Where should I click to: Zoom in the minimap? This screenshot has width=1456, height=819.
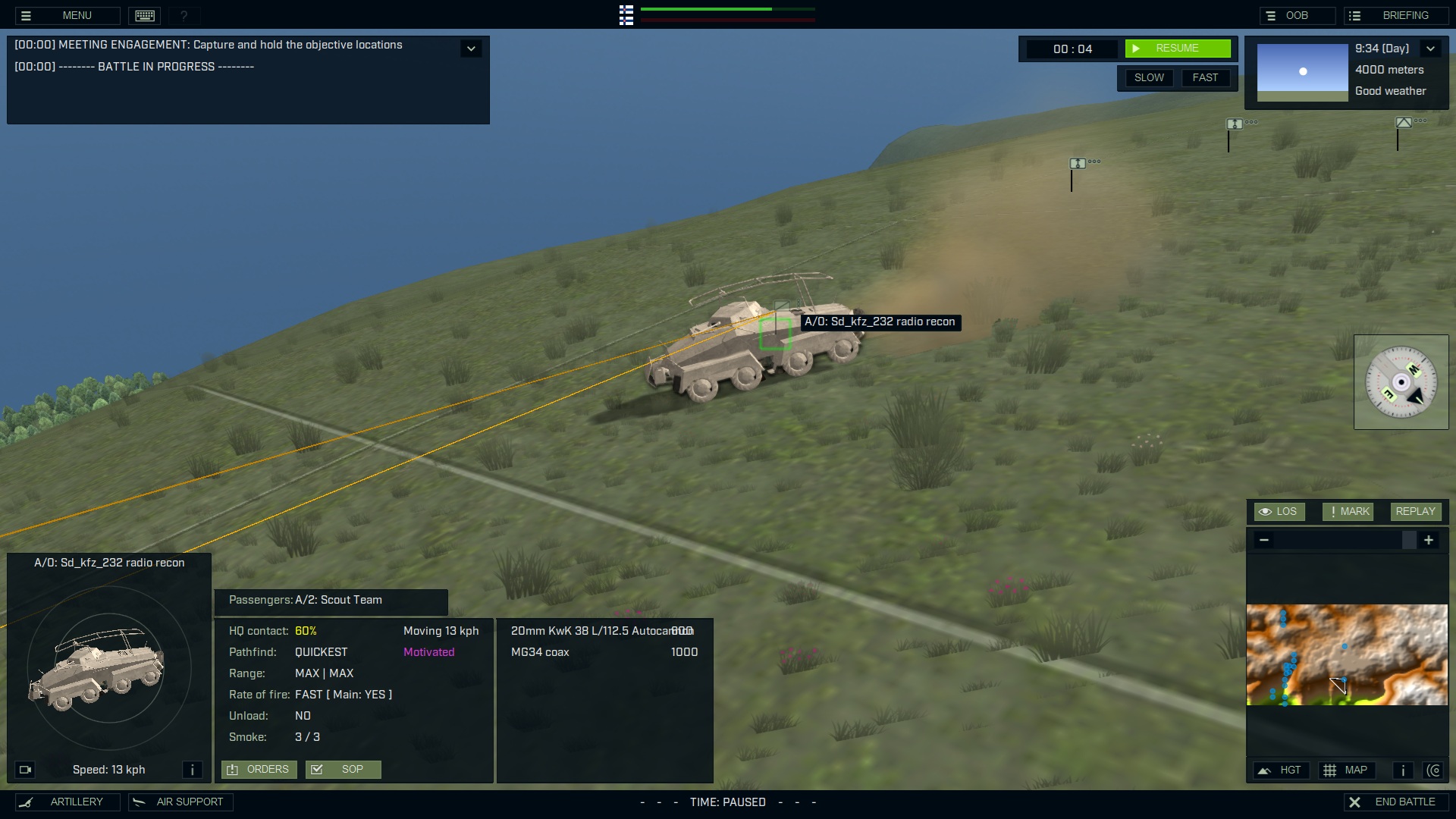point(1429,540)
